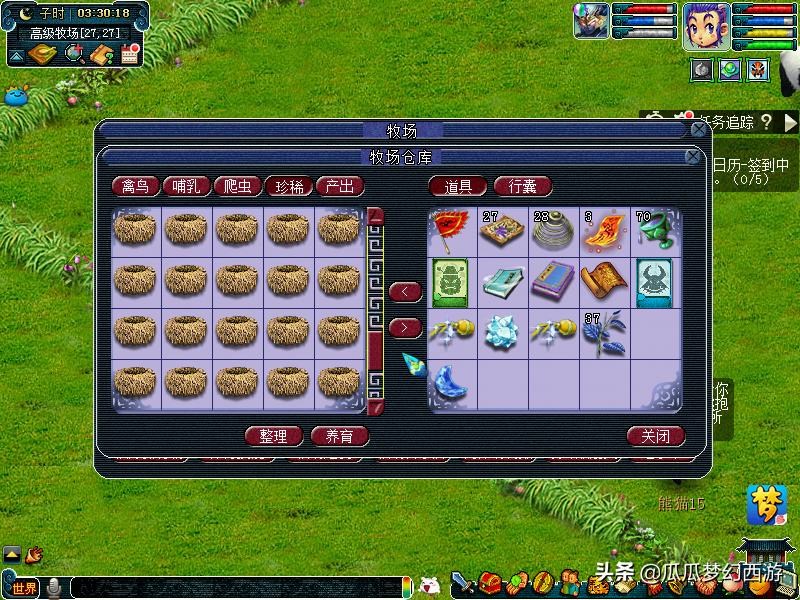Image resolution: width=800 pixels, height=600 pixels.
Task: Click the right arrow transfer button
Action: 404,327
